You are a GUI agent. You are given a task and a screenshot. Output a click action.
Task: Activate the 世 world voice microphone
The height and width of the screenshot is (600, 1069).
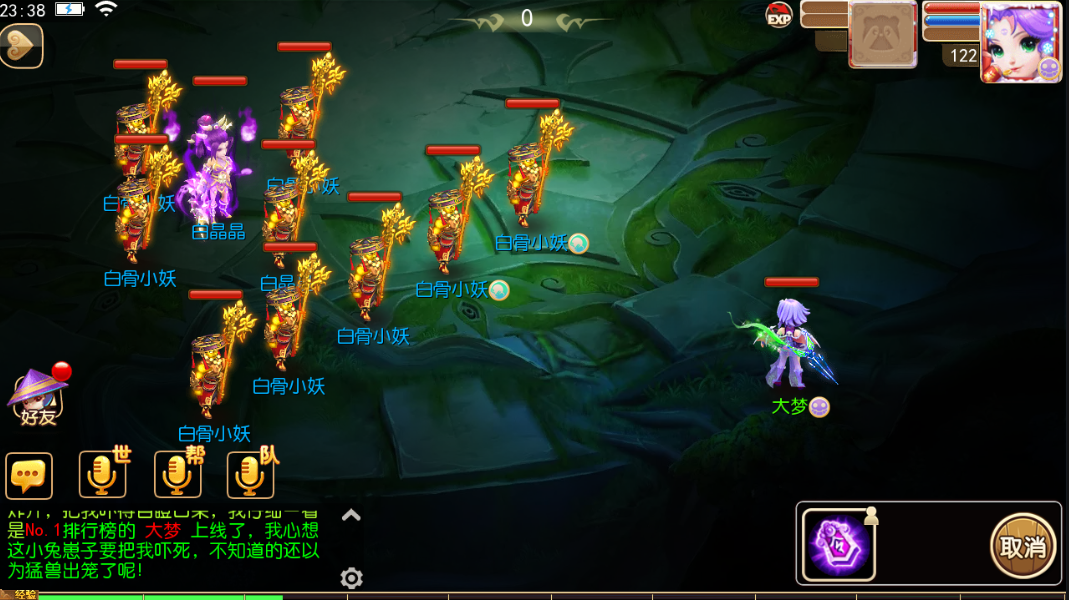pyautogui.click(x=103, y=475)
